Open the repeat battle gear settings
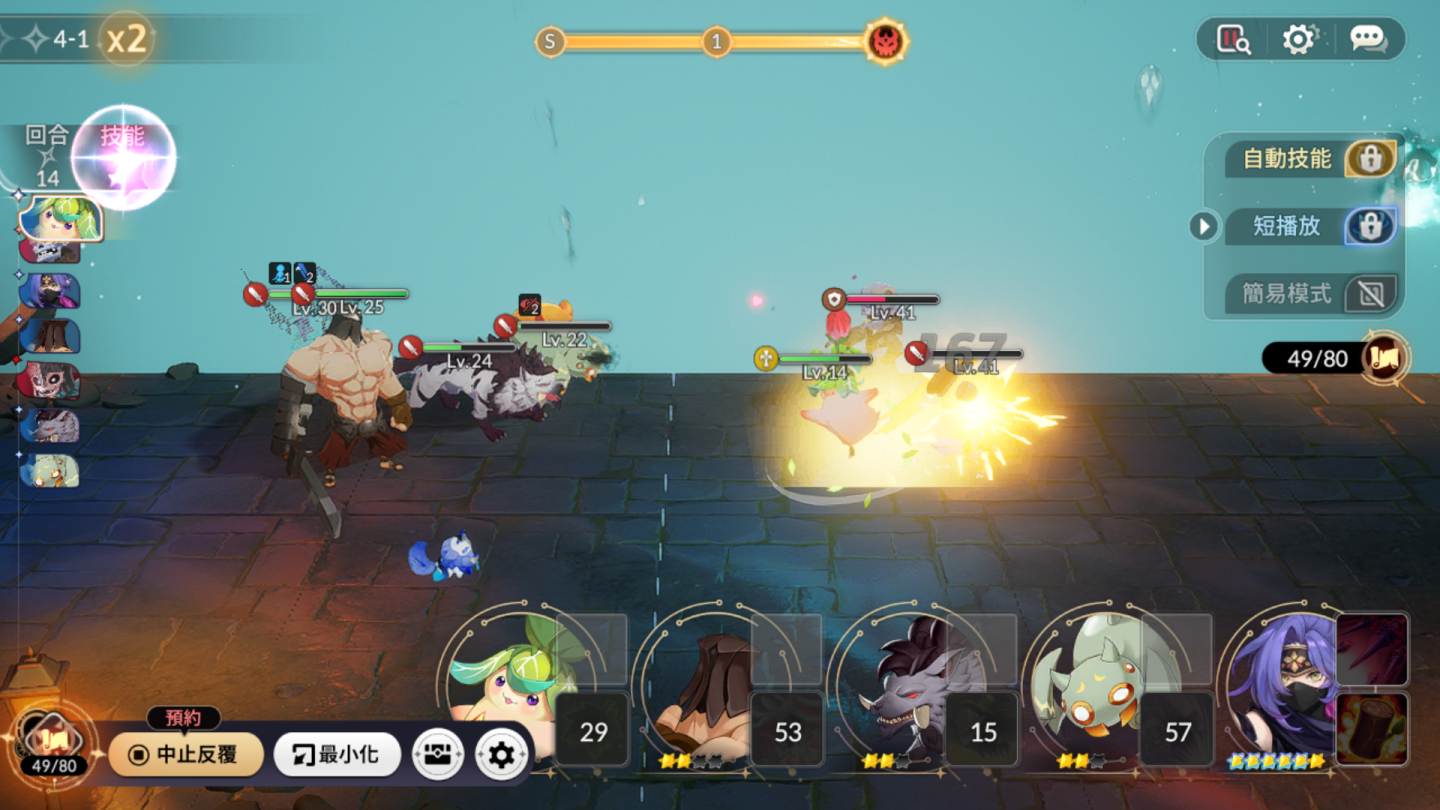The width and height of the screenshot is (1440, 810). pyautogui.click(x=501, y=754)
